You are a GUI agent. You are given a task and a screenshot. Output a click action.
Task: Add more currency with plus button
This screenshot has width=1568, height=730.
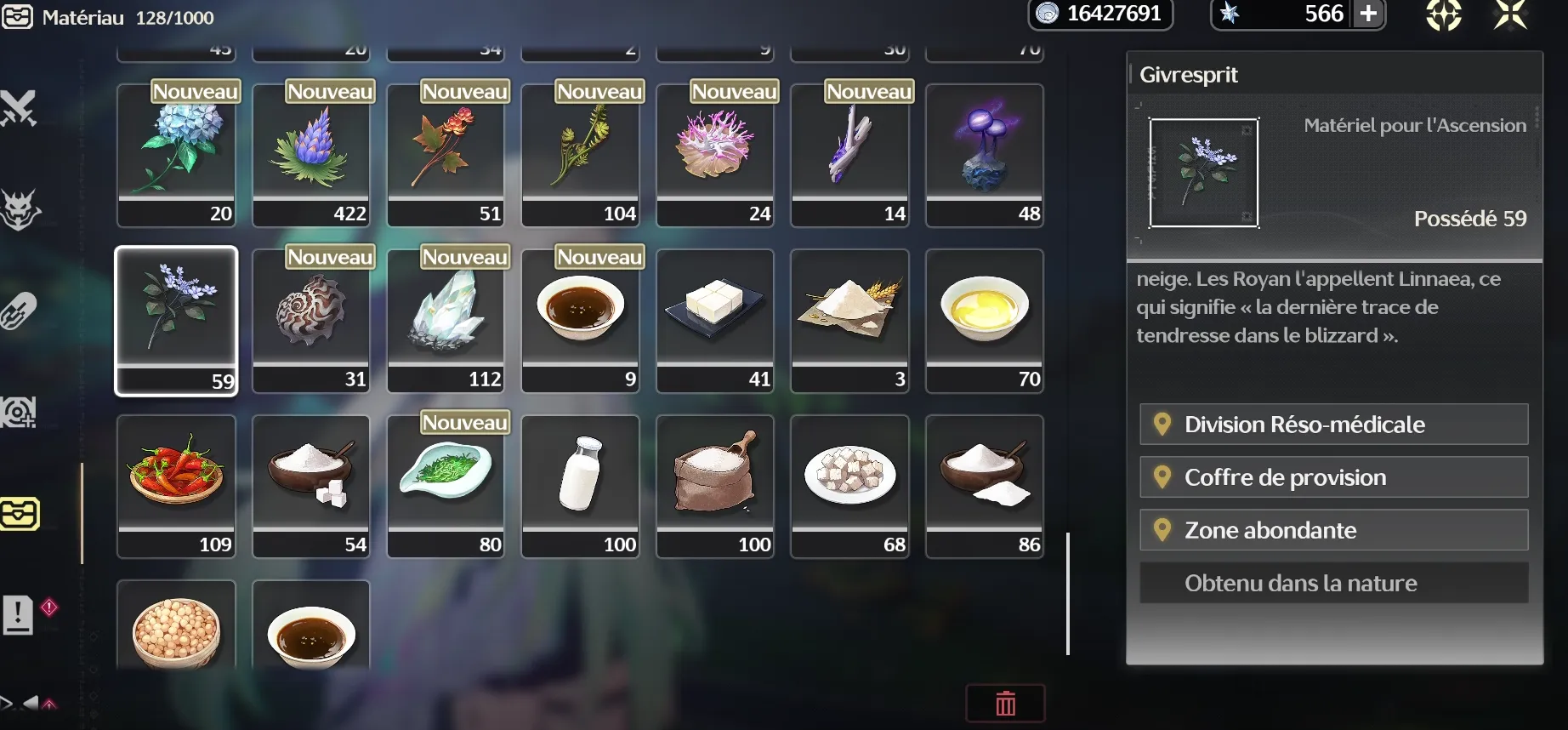1368,14
